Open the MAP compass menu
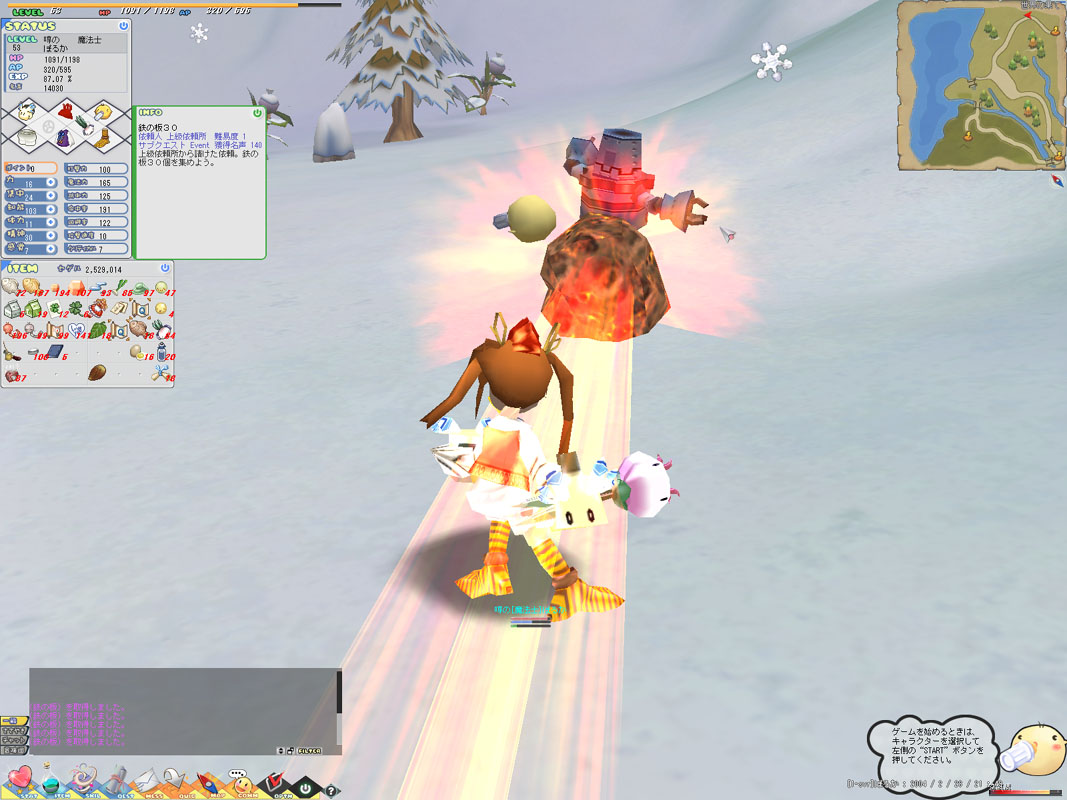This screenshot has height=800, width=1067. [x=208, y=782]
